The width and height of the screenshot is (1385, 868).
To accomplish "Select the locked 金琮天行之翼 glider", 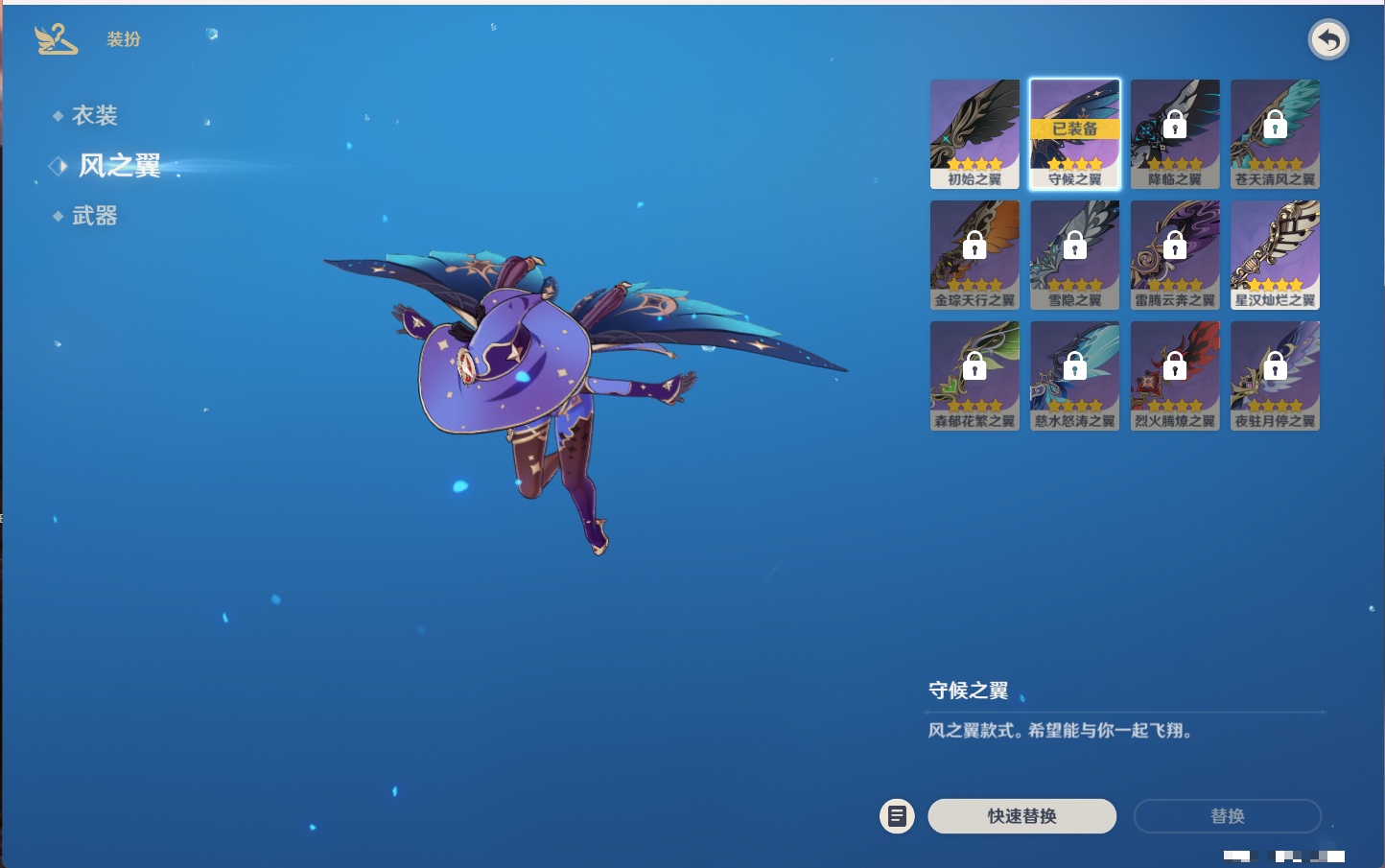I will pyautogui.click(x=974, y=255).
